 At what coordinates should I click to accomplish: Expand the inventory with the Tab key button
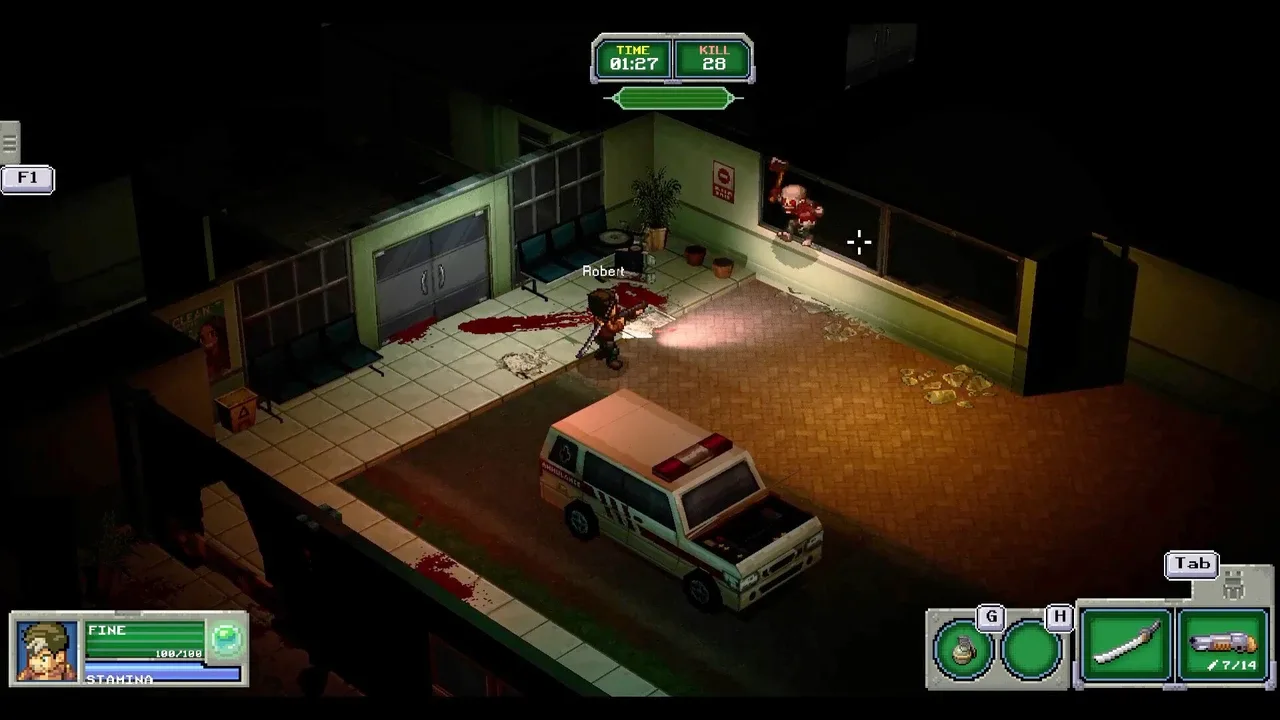tap(1191, 564)
